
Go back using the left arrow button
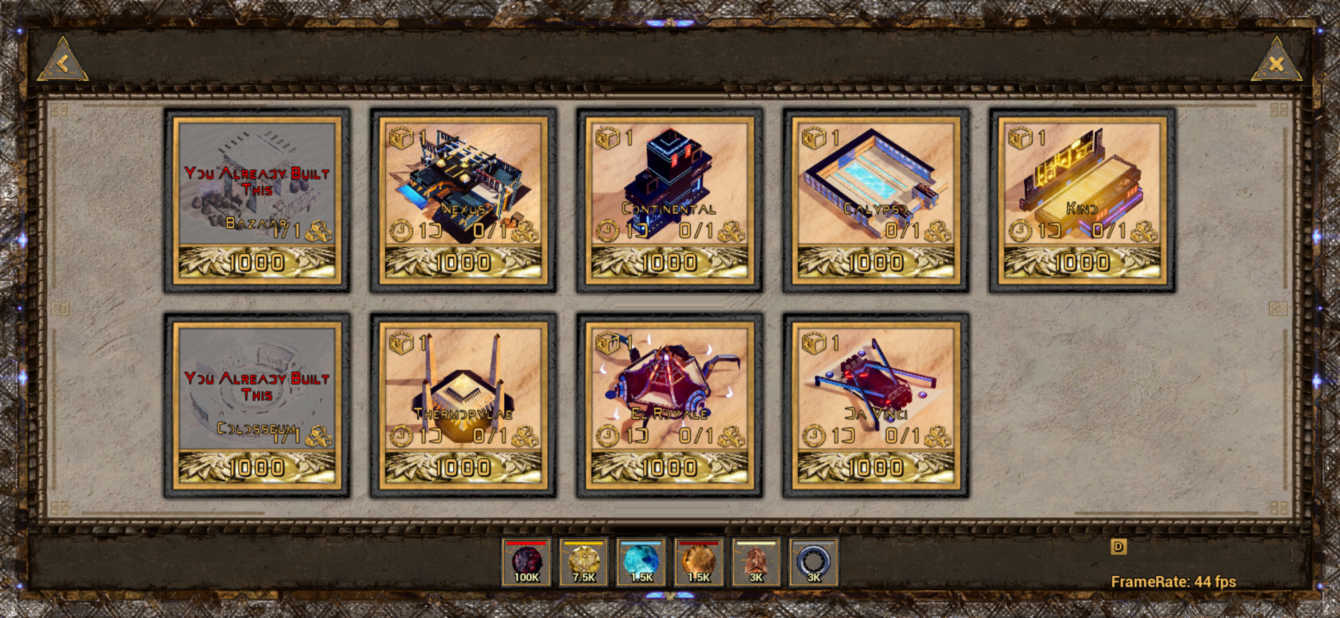click(62, 63)
